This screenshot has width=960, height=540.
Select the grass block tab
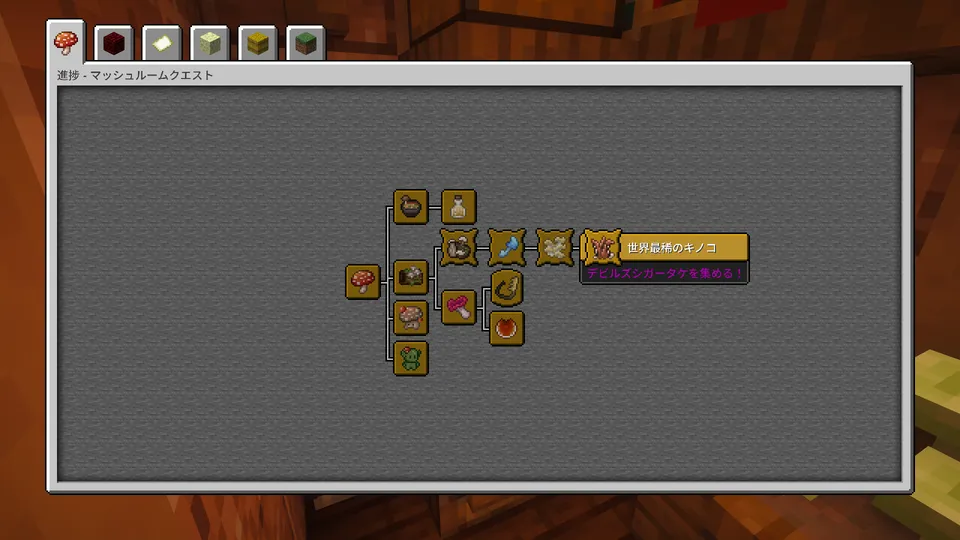click(305, 45)
